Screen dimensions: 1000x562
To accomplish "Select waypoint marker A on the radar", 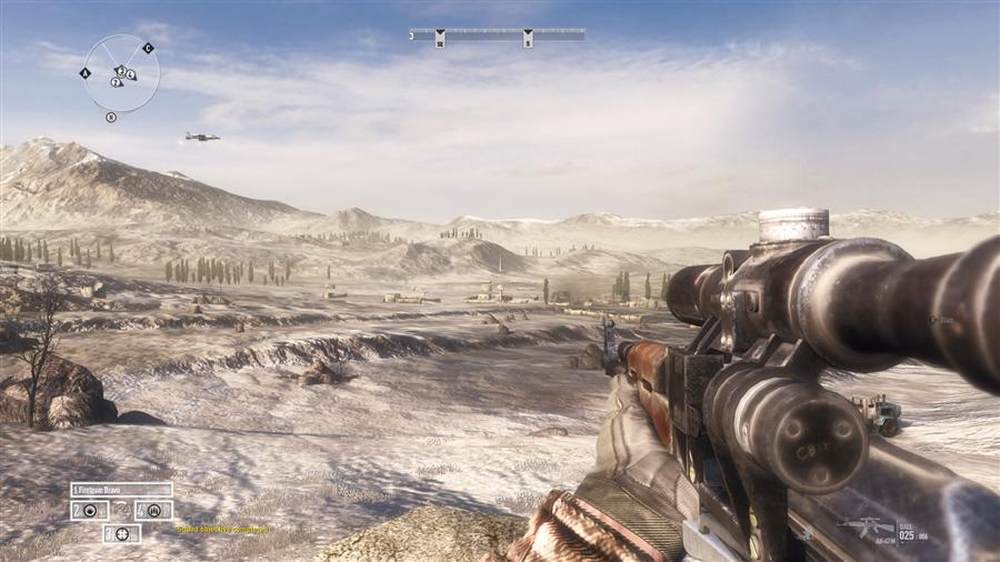I will [85, 73].
